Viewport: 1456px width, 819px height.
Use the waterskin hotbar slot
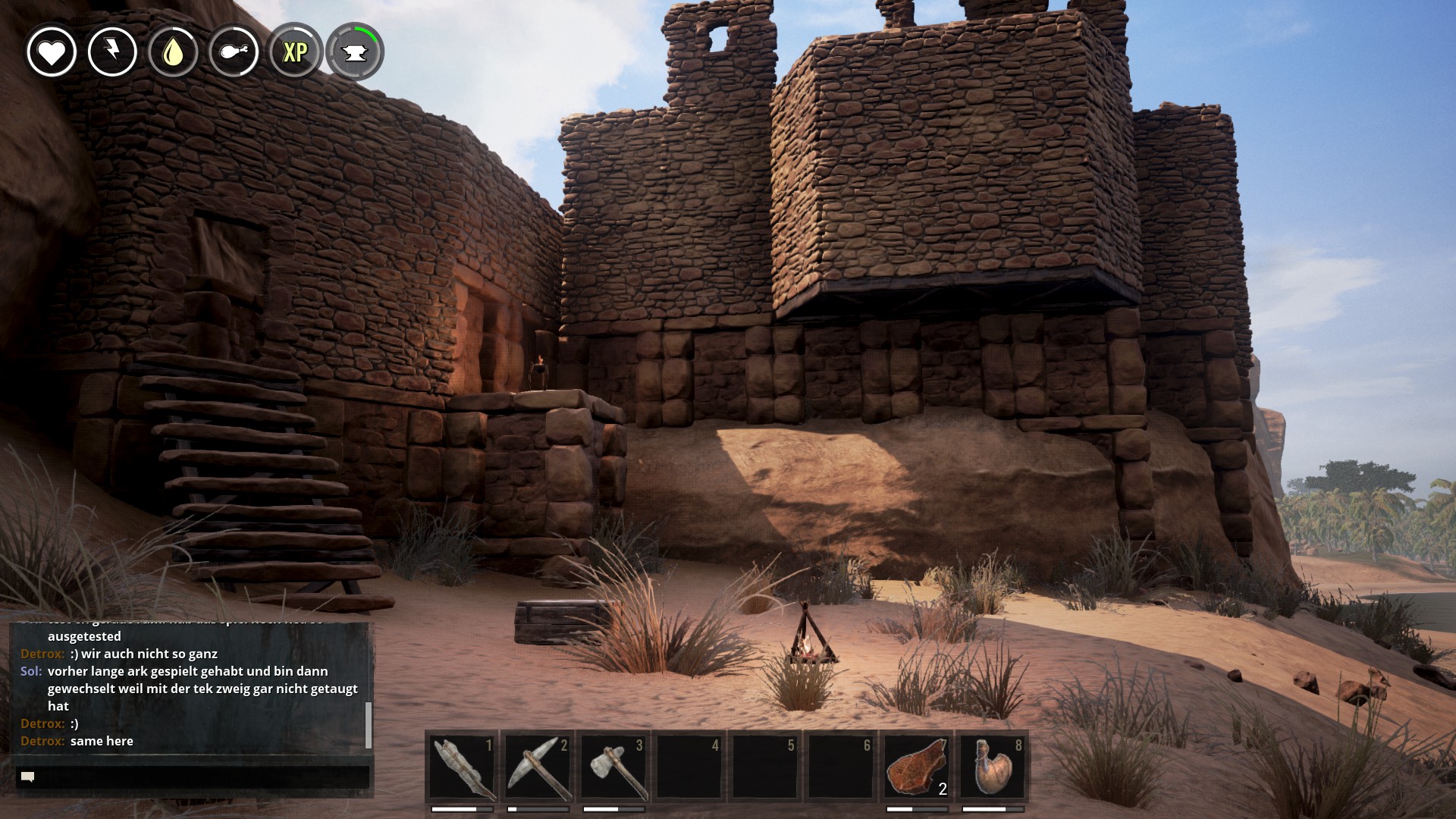[992, 767]
